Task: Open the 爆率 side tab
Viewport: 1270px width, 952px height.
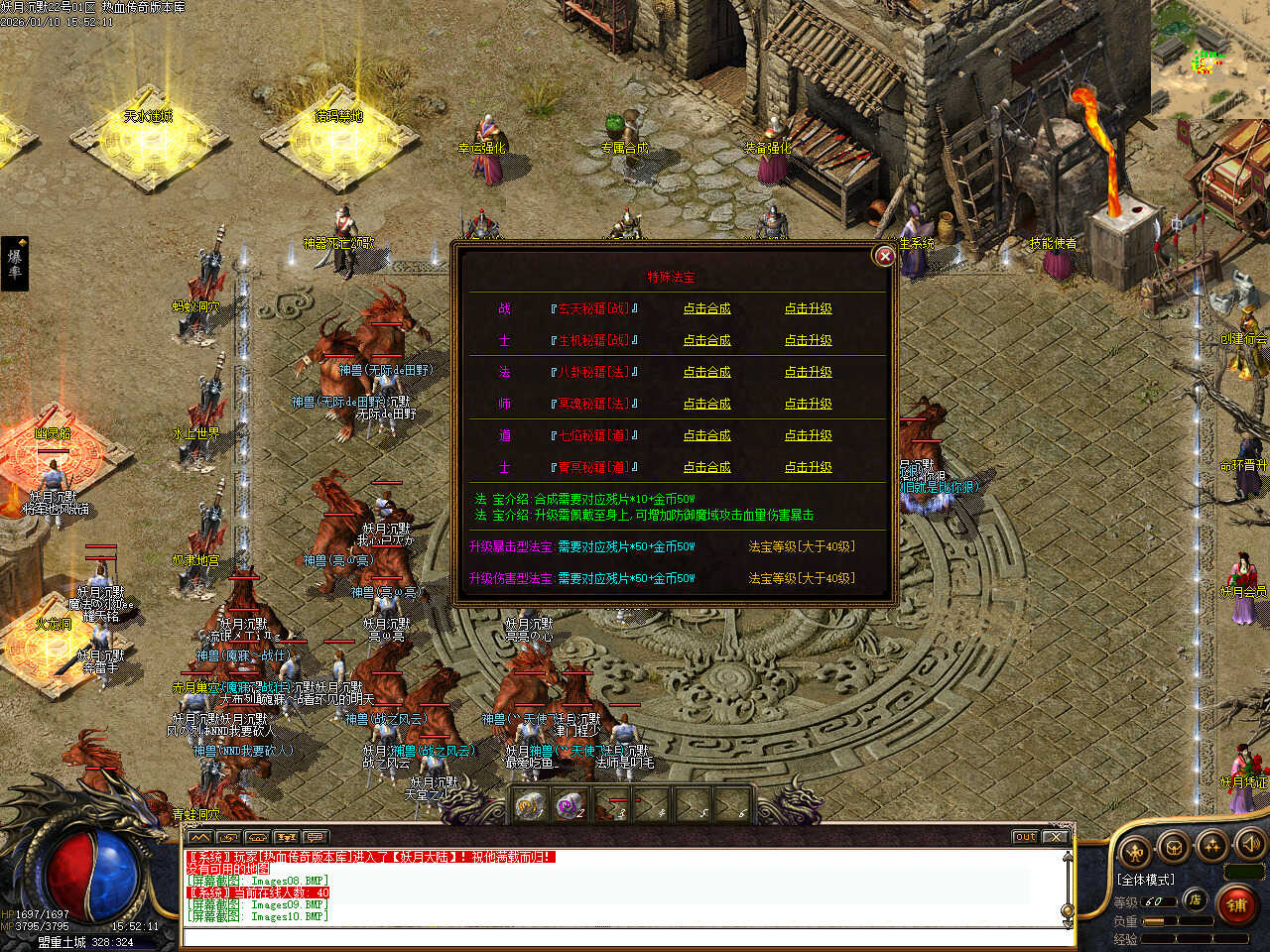Action: tap(15, 263)
